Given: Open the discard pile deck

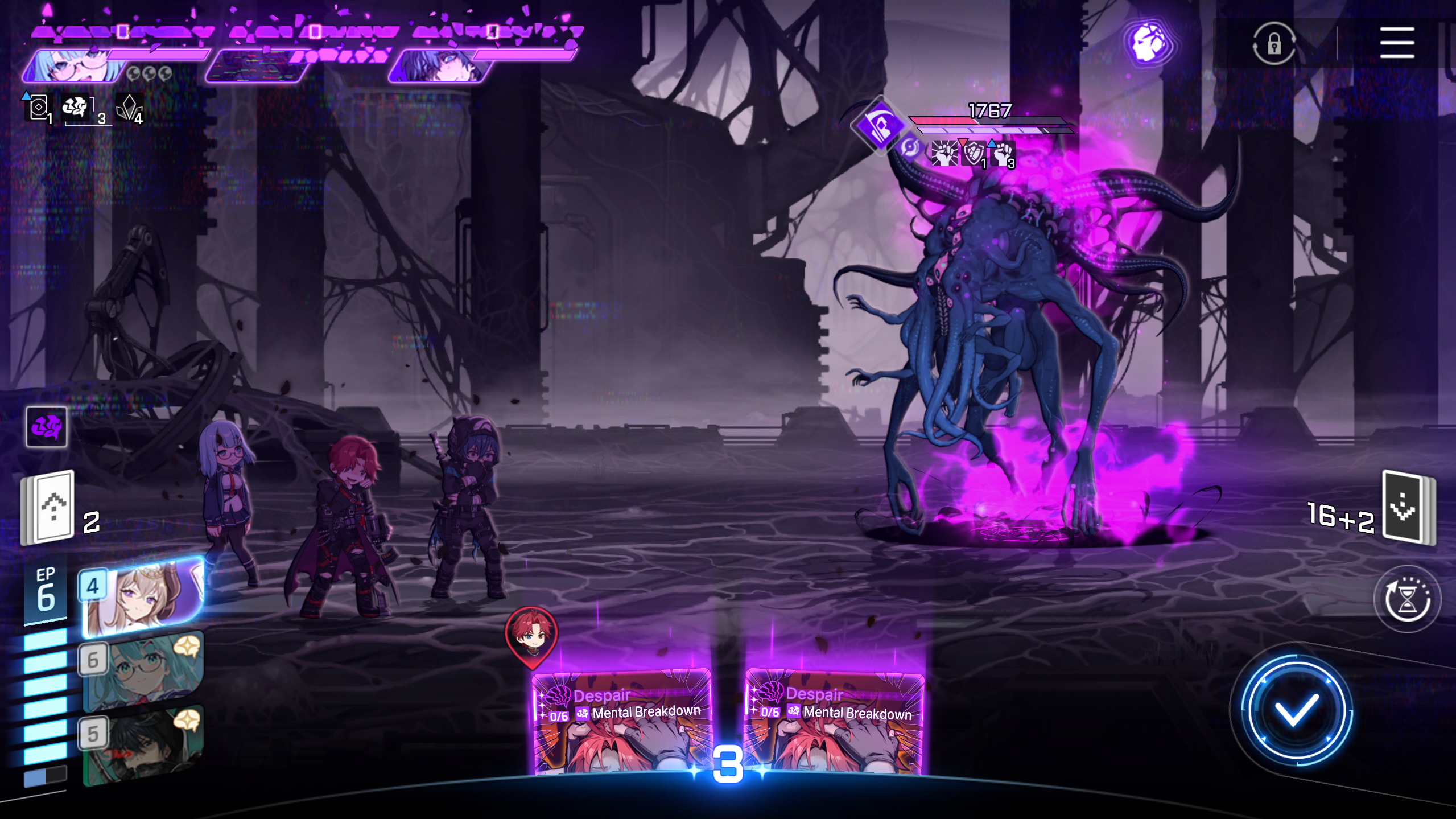Looking at the screenshot, I should pos(49,507).
